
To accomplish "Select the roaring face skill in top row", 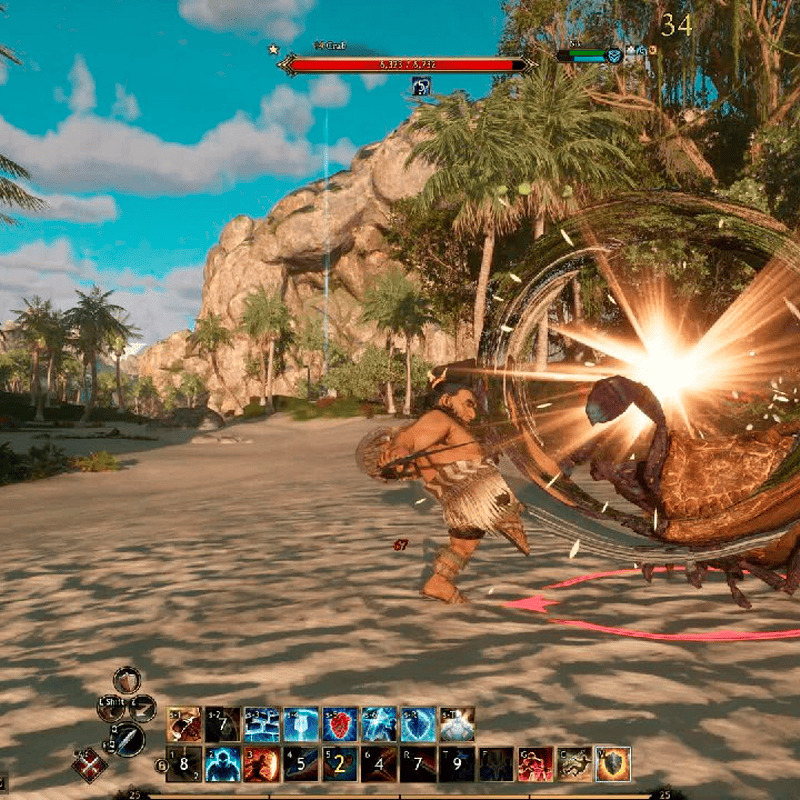I will (x=183, y=724).
